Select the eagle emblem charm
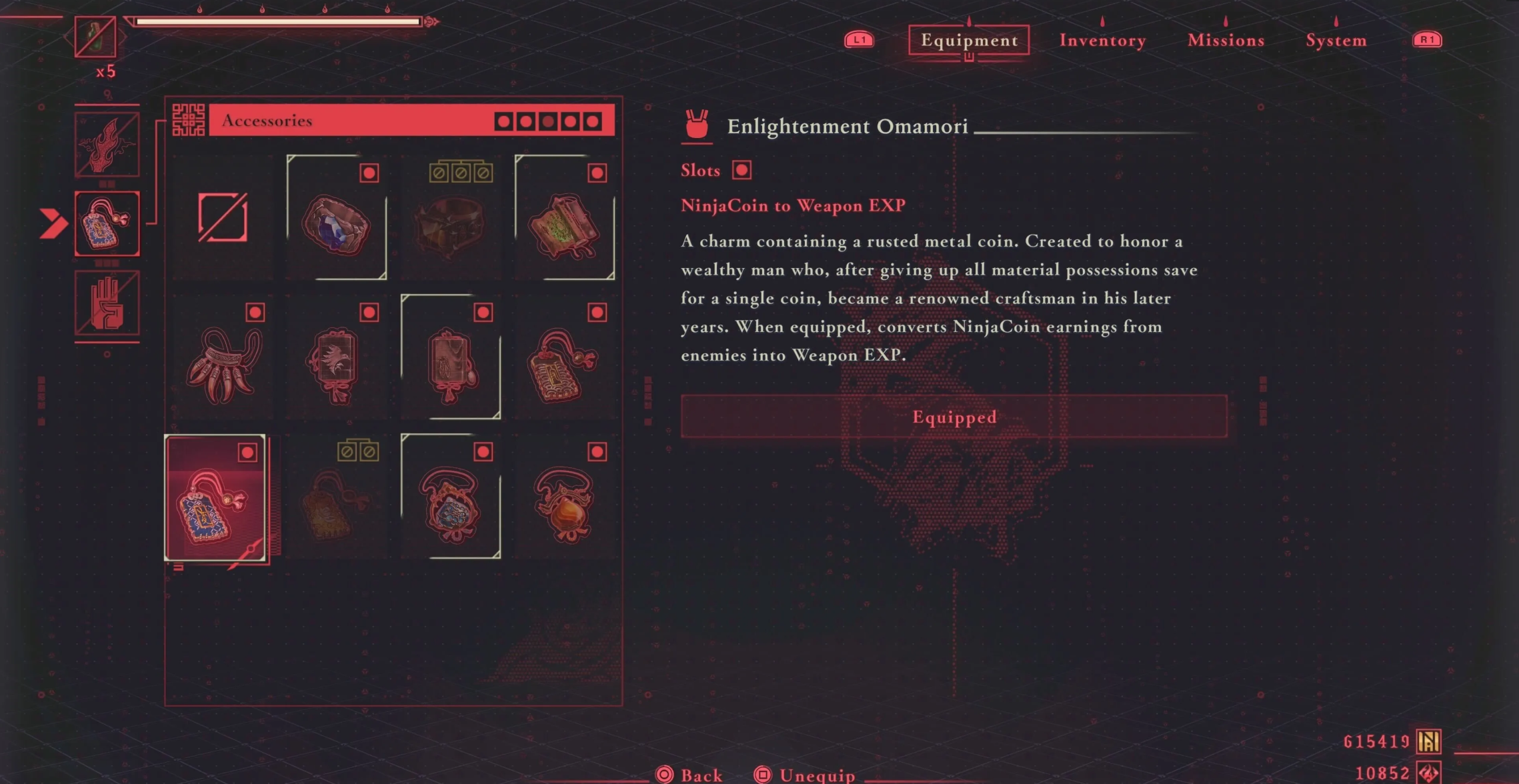This screenshot has width=1519, height=784. click(x=337, y=364)
